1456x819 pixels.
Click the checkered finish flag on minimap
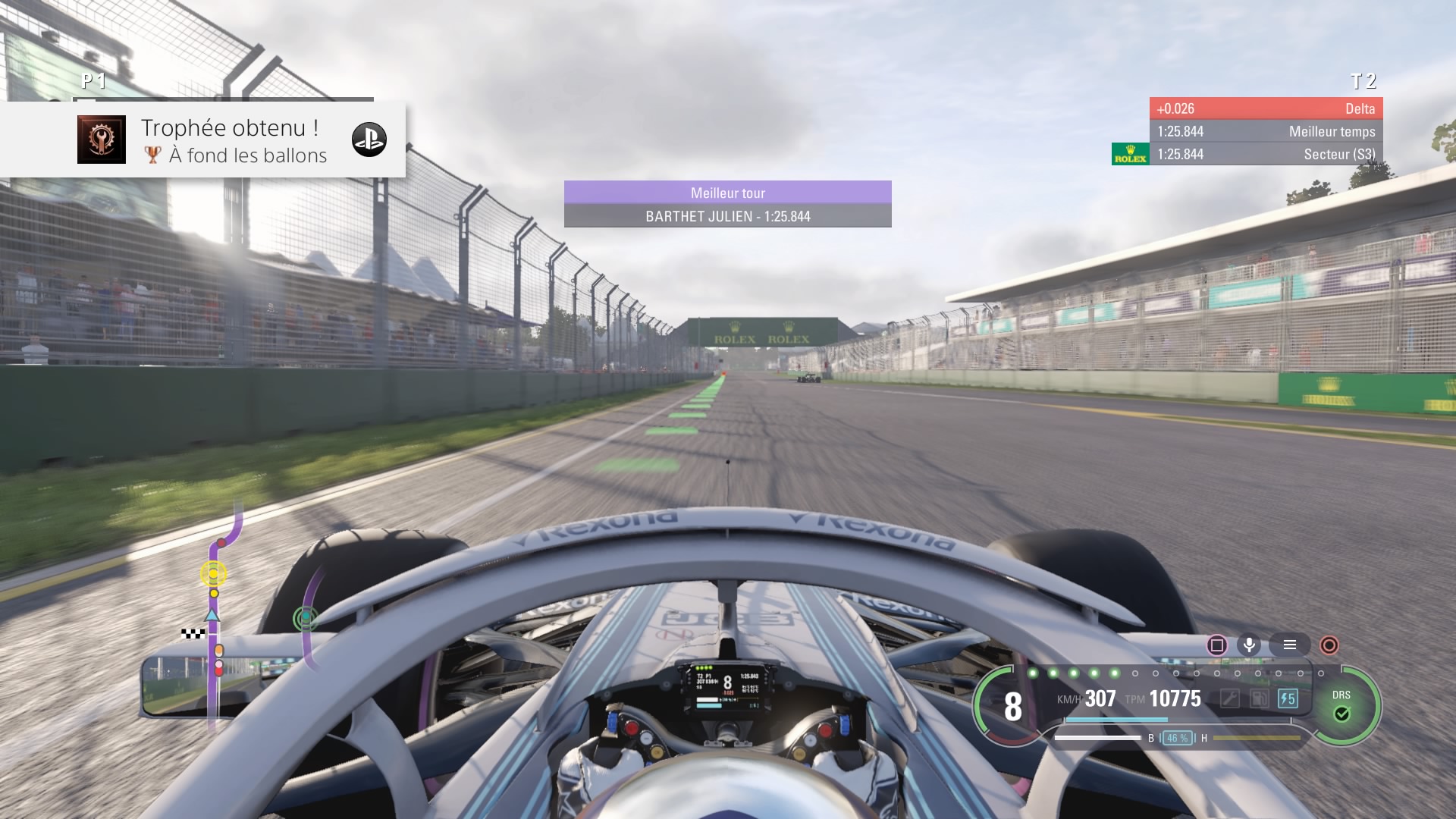193,633
